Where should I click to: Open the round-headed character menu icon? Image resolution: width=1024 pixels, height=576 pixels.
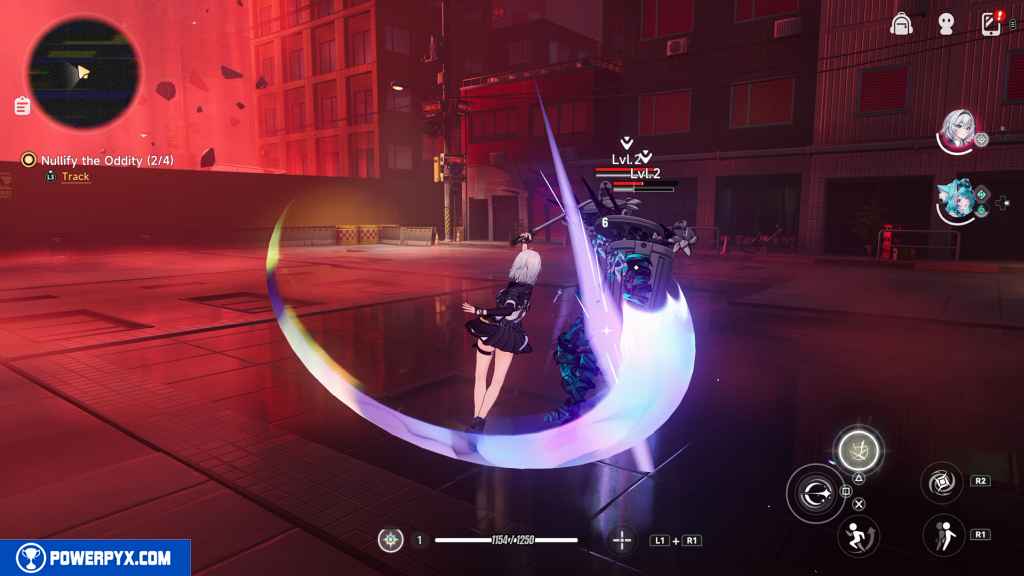[x=946, y=24]
